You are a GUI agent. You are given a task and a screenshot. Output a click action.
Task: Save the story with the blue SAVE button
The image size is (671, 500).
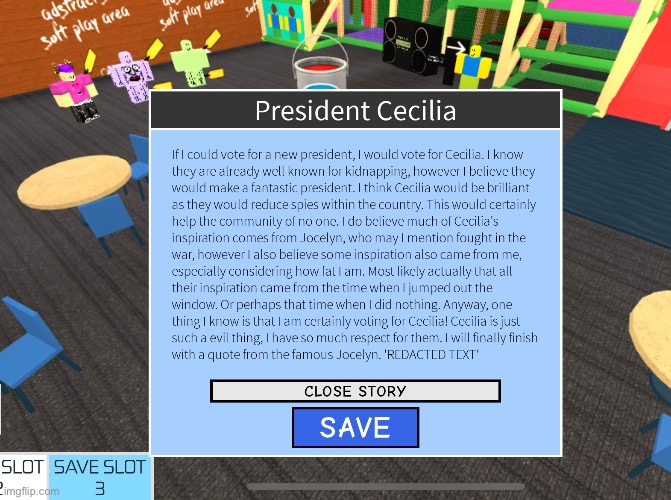[355, 428]
